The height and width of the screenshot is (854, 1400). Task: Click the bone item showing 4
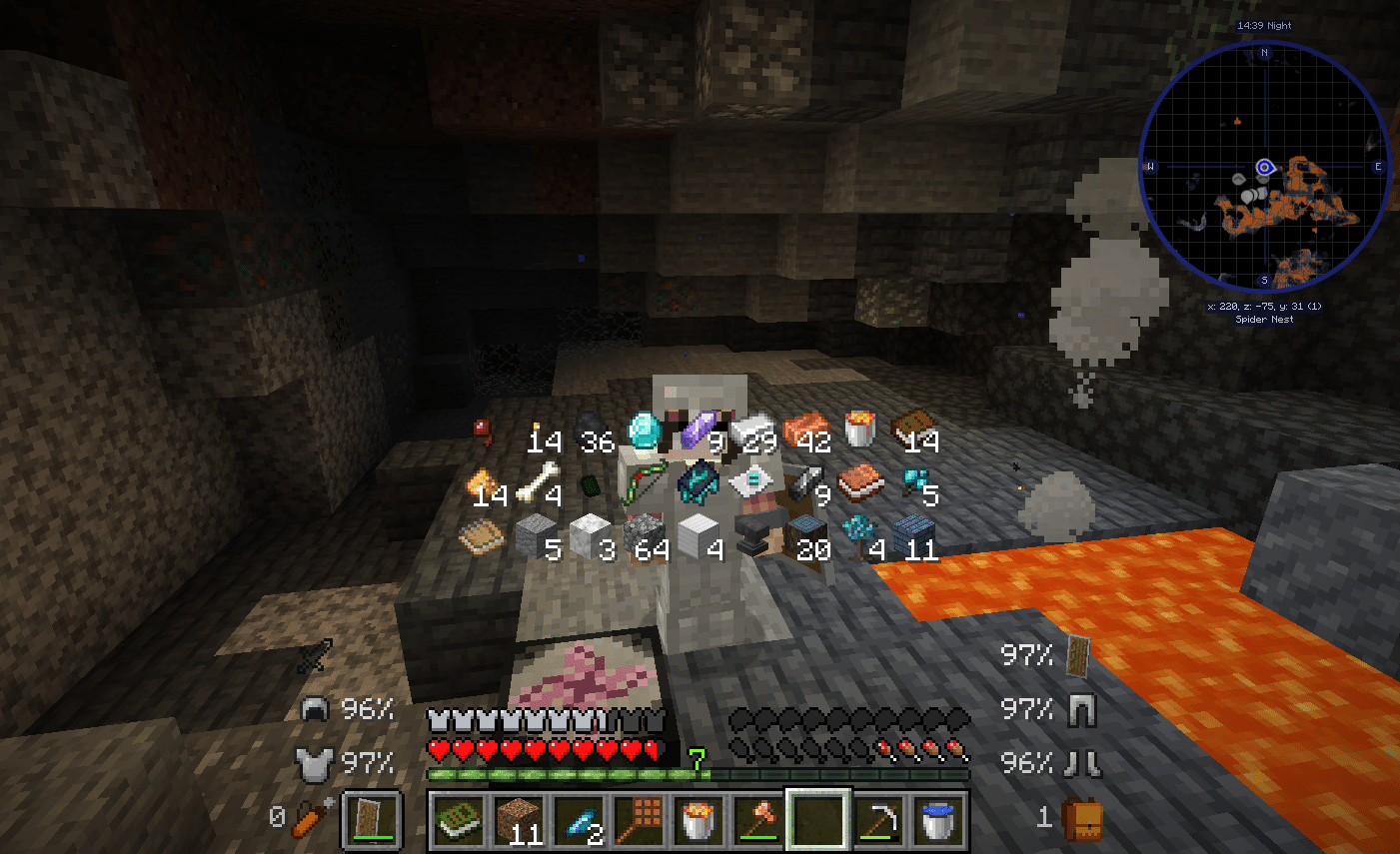coord(535,483)
